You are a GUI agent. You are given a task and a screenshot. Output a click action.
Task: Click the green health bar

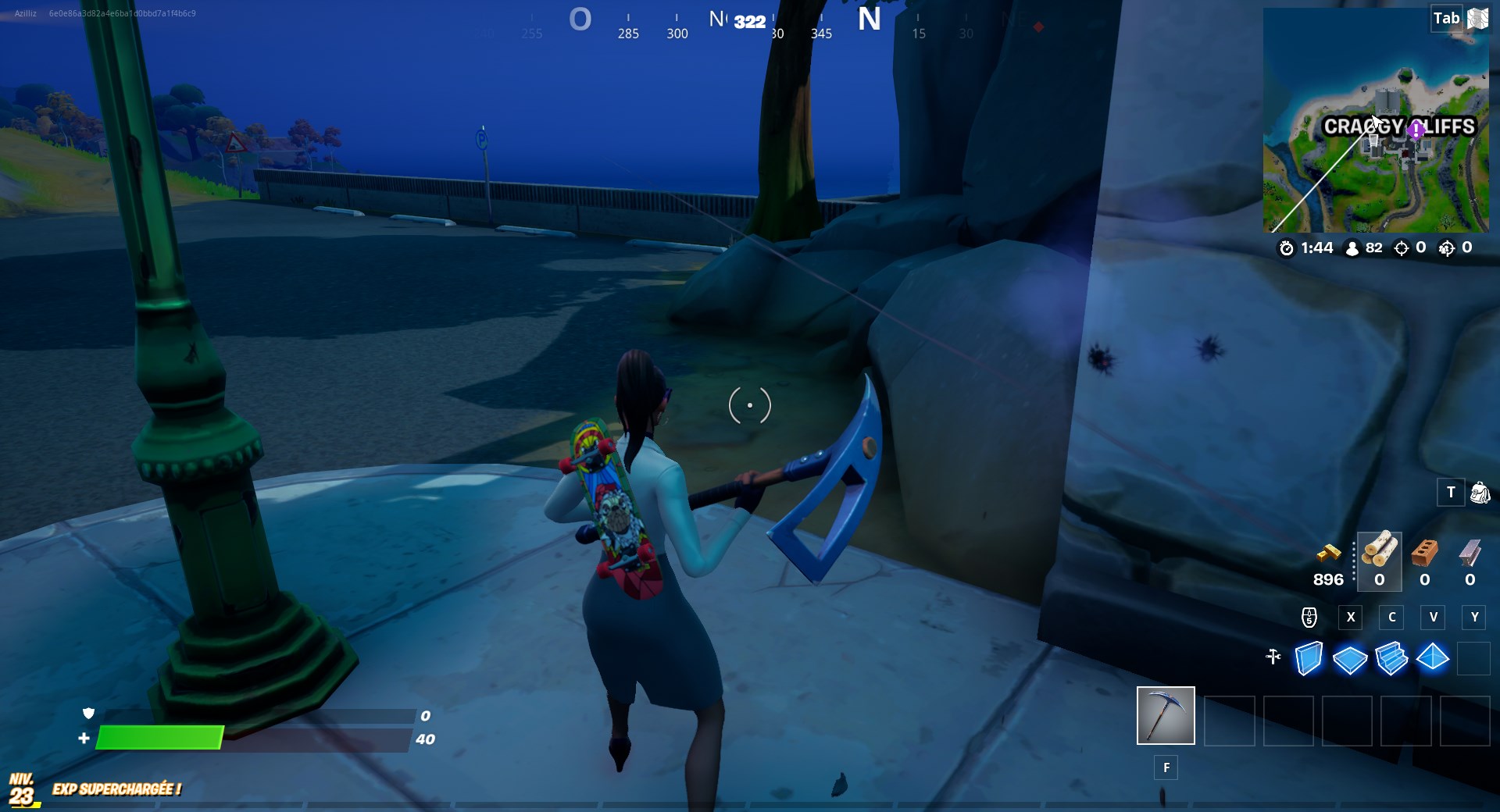(160, 737)
